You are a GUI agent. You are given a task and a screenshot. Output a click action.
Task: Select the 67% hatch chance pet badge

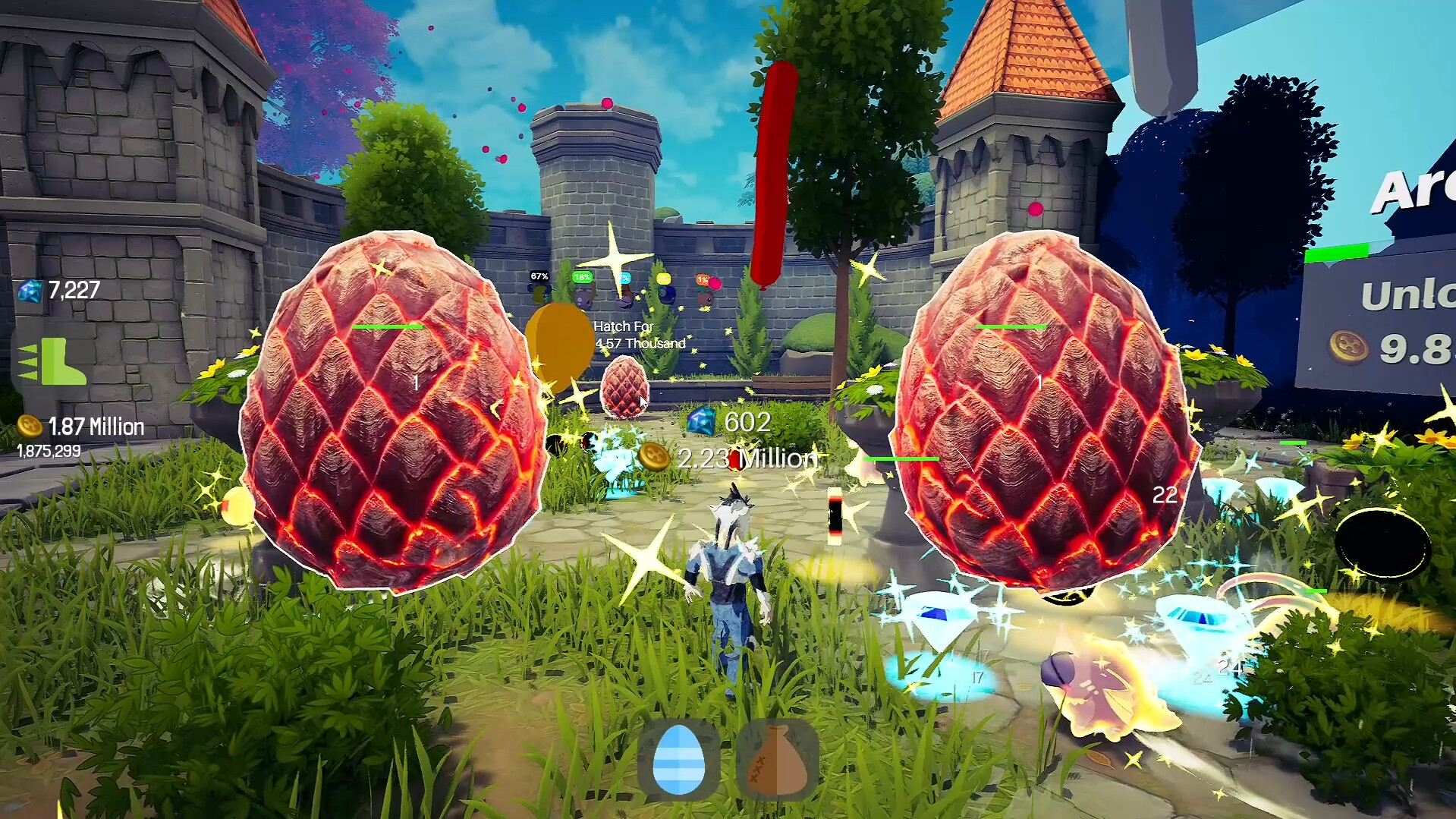point(539,276)
